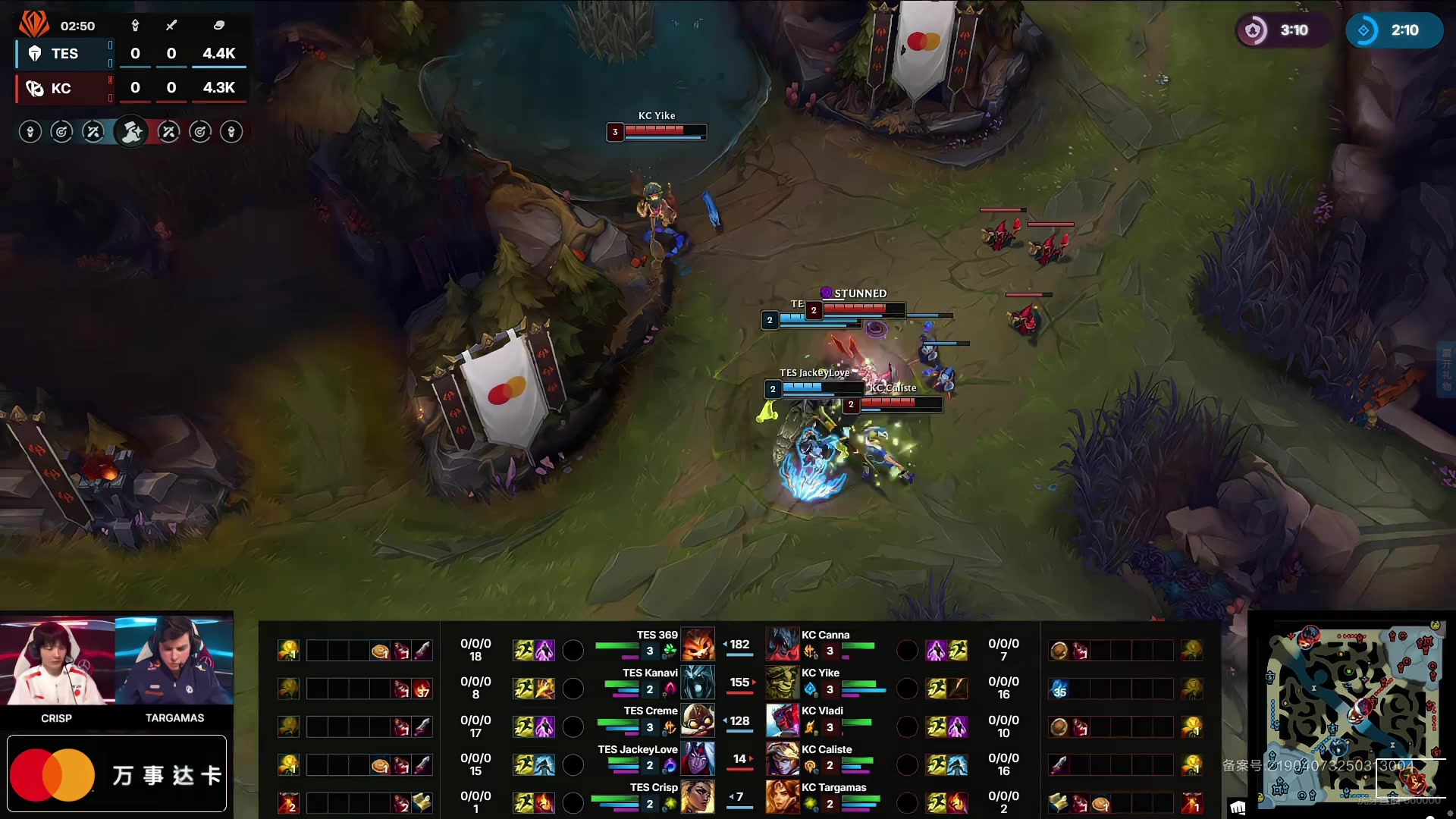Choose TES JackeyLove's champion portrait
Screen dimensions: 1456x819
point(698,758)
